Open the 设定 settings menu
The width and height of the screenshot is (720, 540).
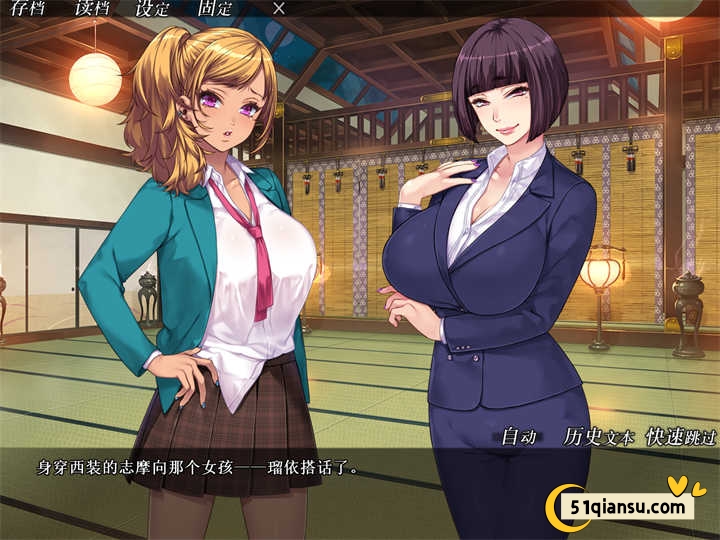[152, 8]
